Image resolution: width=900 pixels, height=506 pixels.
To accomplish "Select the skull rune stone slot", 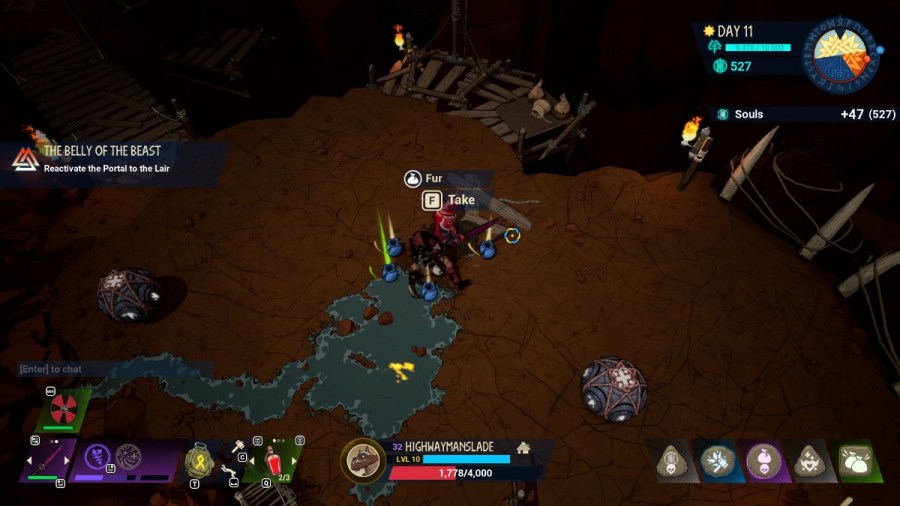I will tap(671, 460).
